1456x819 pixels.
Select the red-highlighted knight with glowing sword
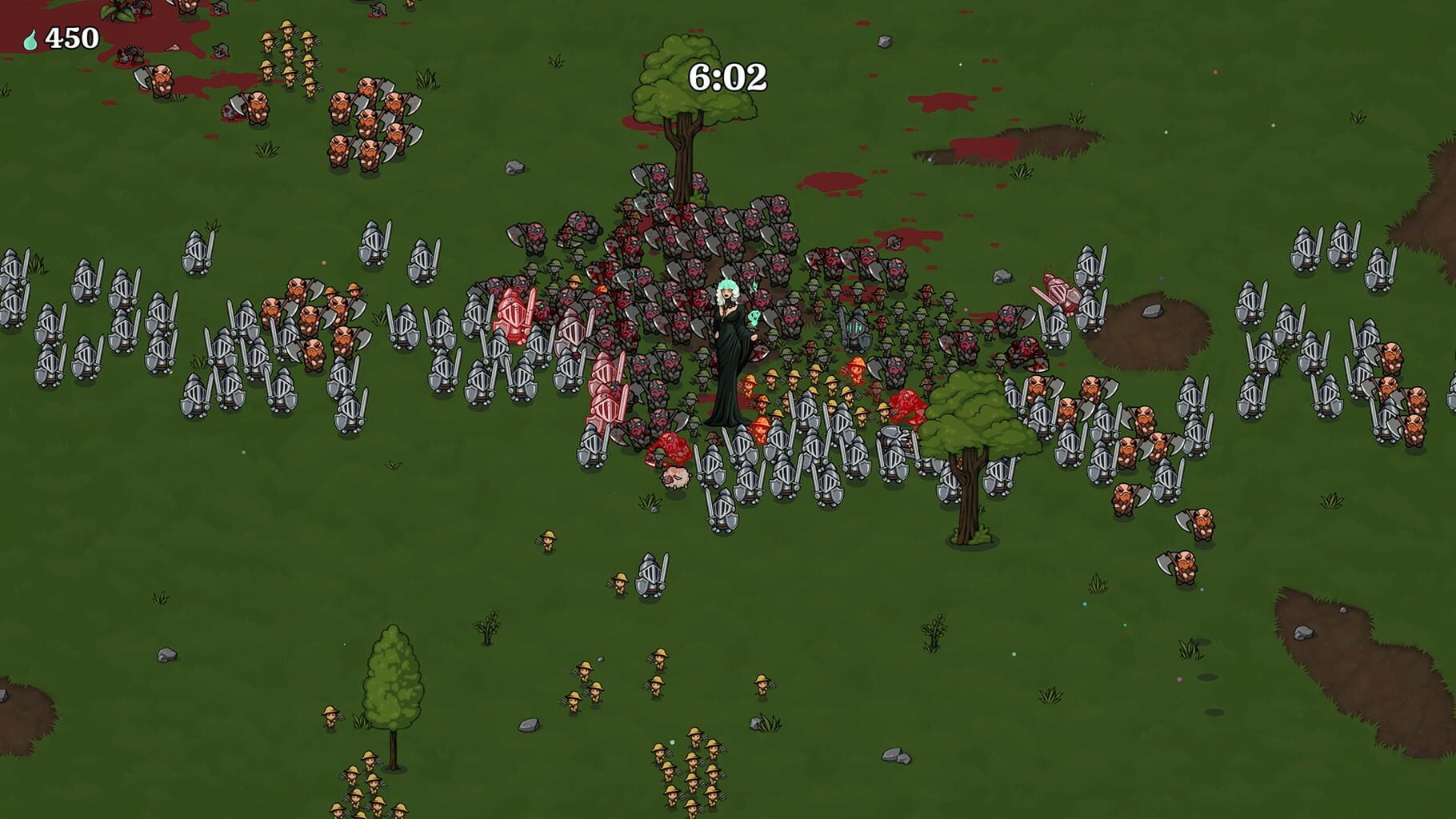point(514,315)
